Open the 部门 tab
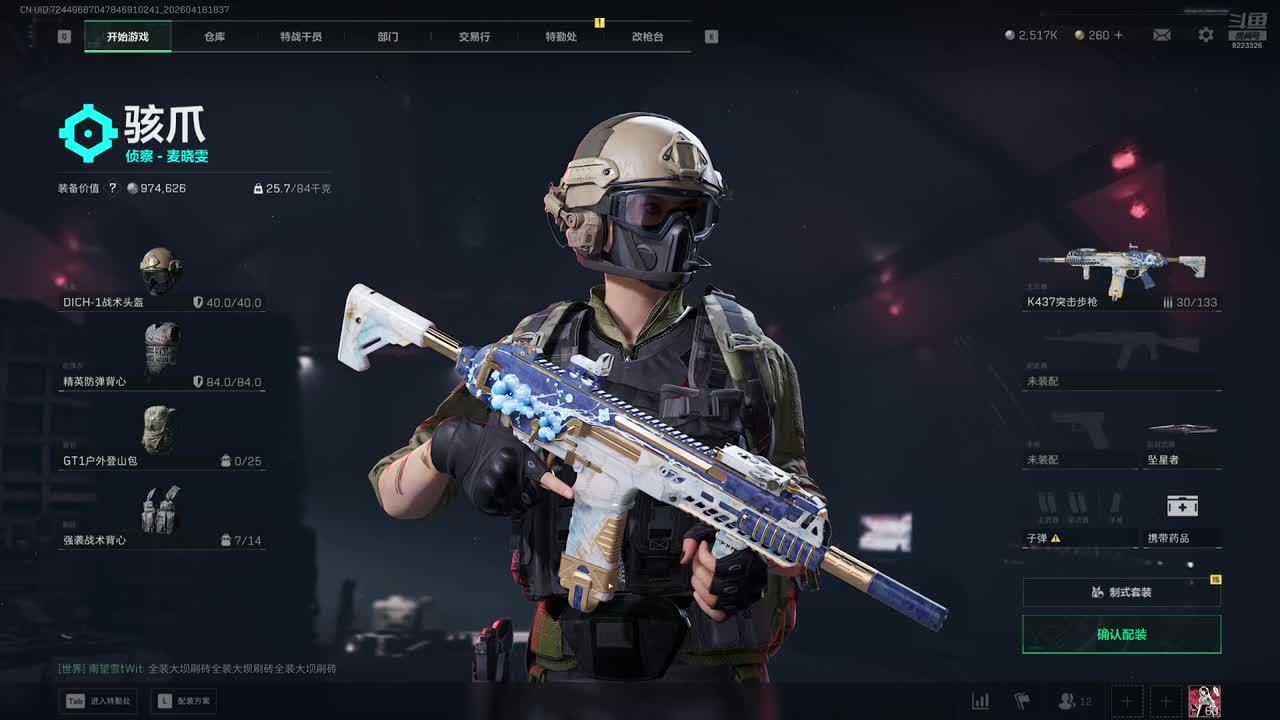This screenshot has height=720, width=1280. (388, 37)
